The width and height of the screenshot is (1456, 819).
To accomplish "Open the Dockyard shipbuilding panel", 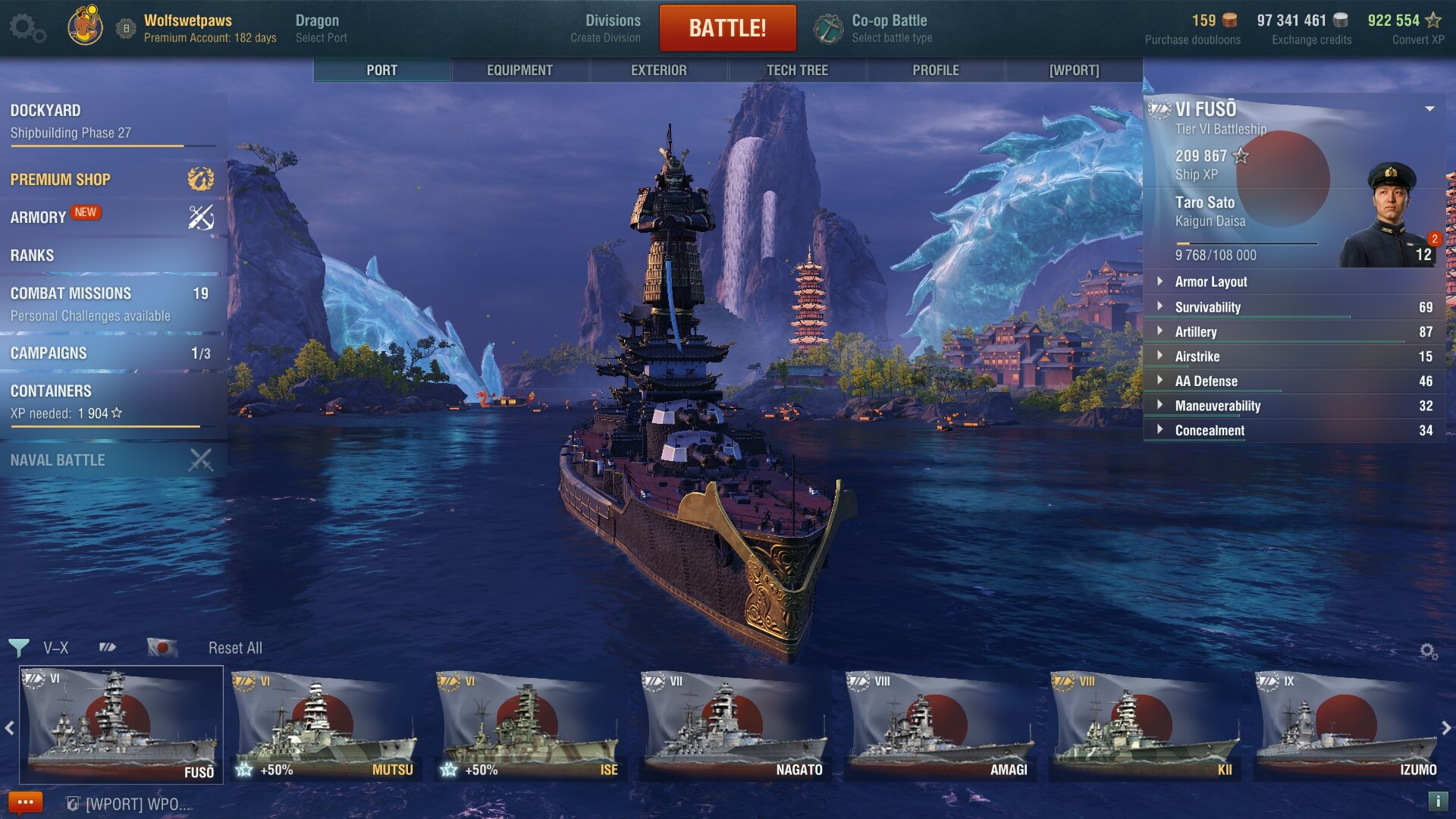I will pos(112,121).
